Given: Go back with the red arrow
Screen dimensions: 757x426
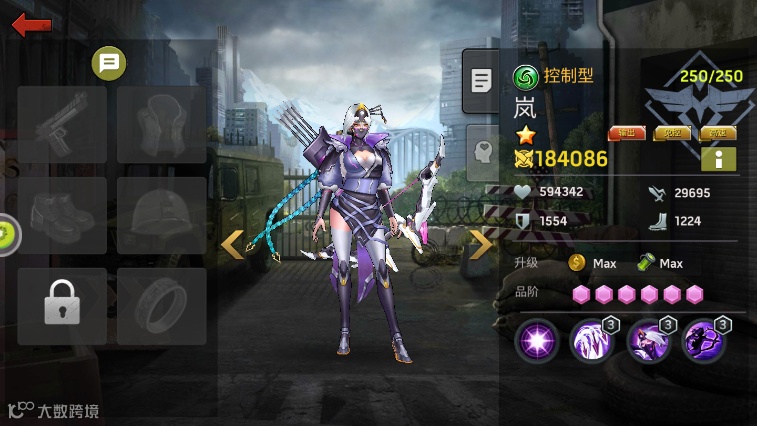Looking at the screenshot, I should coord(31,24).
